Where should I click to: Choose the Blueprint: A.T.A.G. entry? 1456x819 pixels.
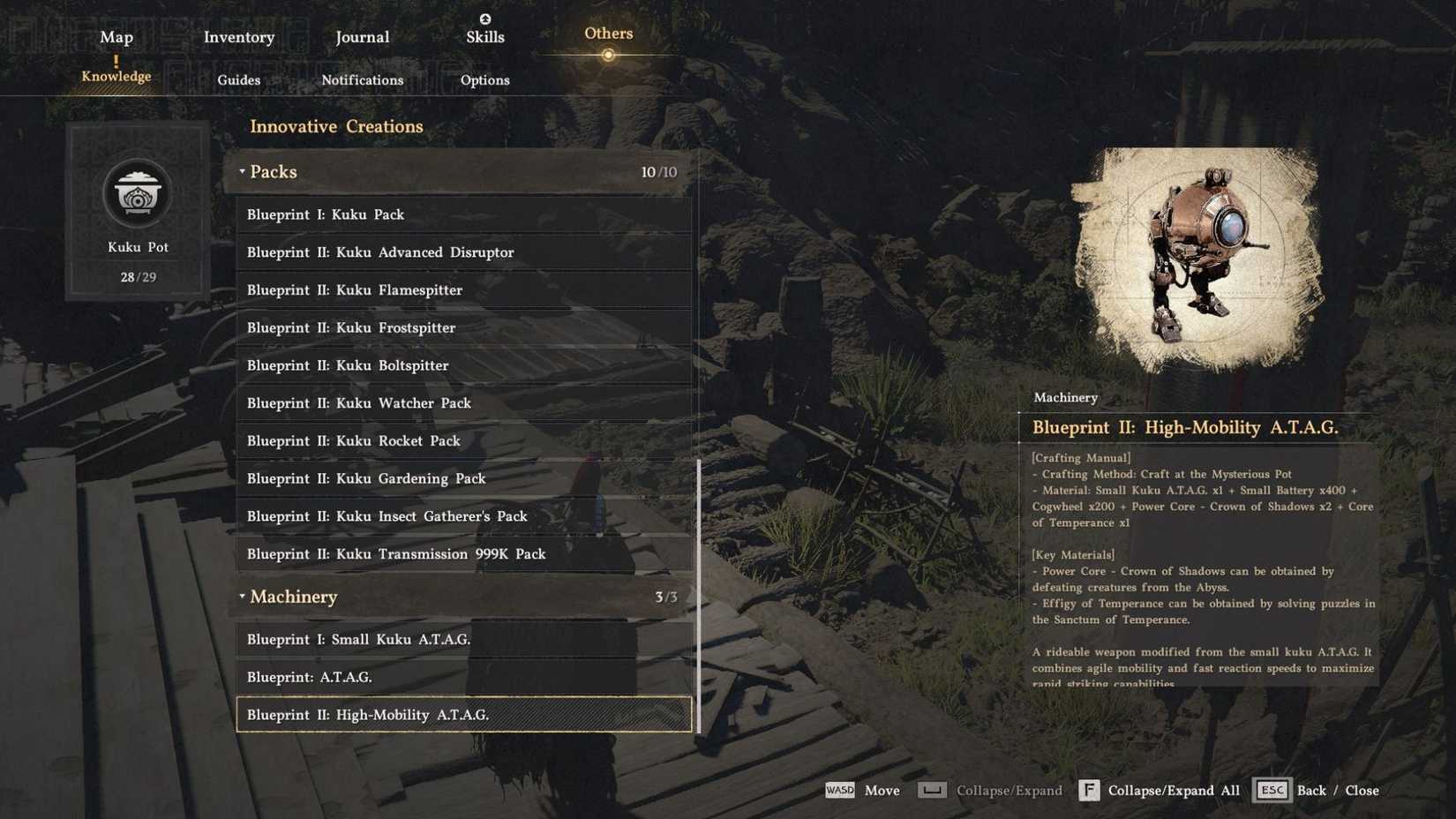tap(463, 677)
